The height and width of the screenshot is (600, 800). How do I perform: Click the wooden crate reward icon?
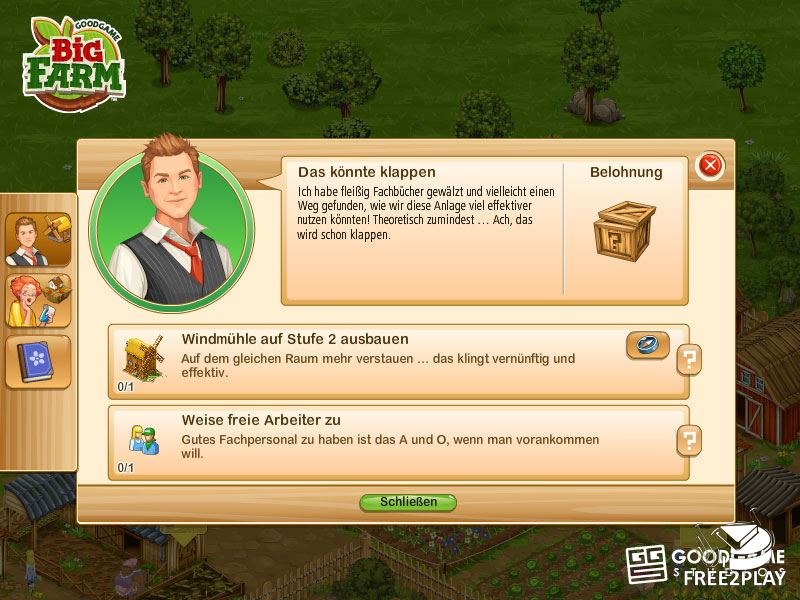pyautogui.click(x=624, y=232)
